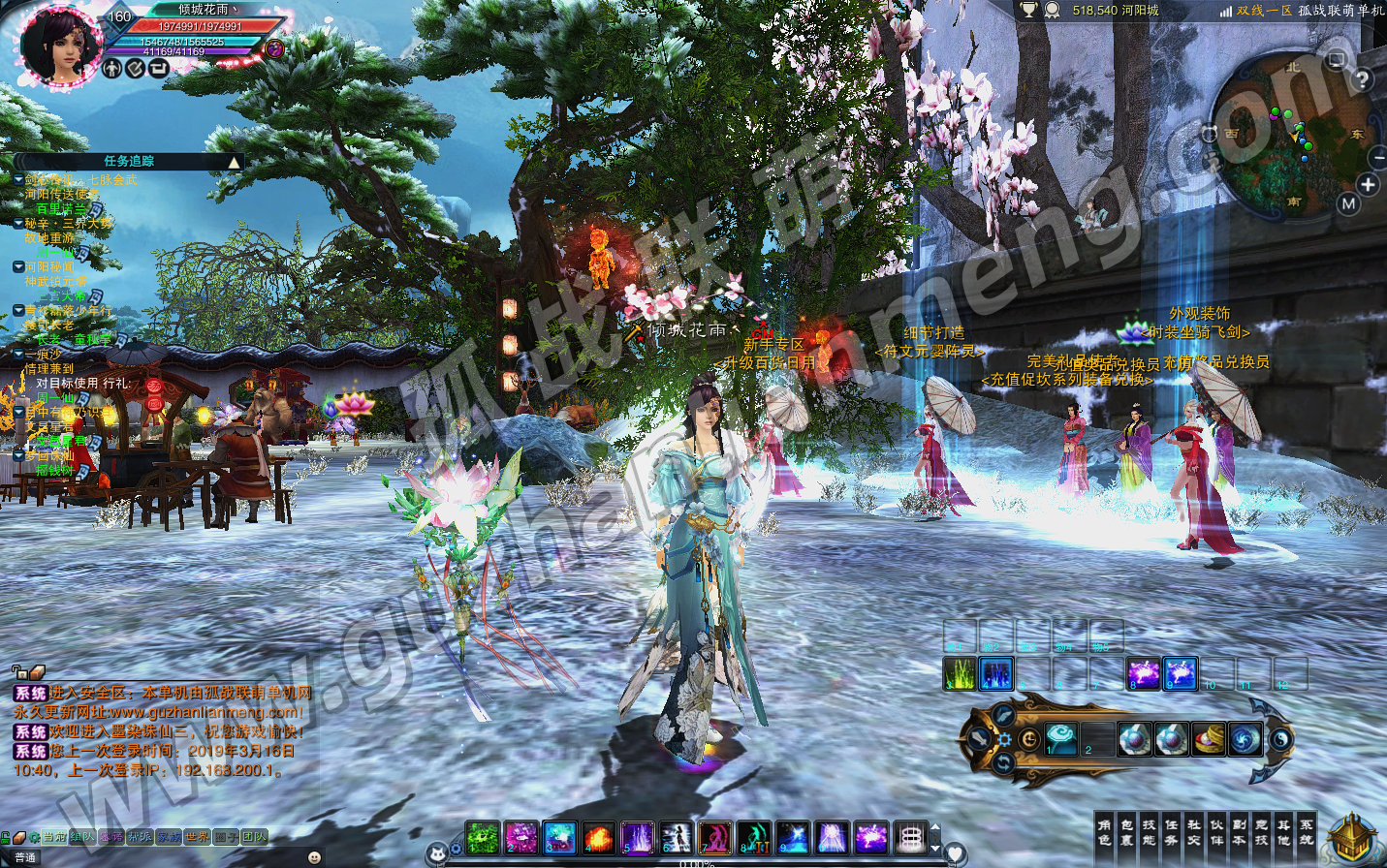Collapse the 任务追踪 quest tracker panel
Screen dimensions: 1387x868
(234, 162)
